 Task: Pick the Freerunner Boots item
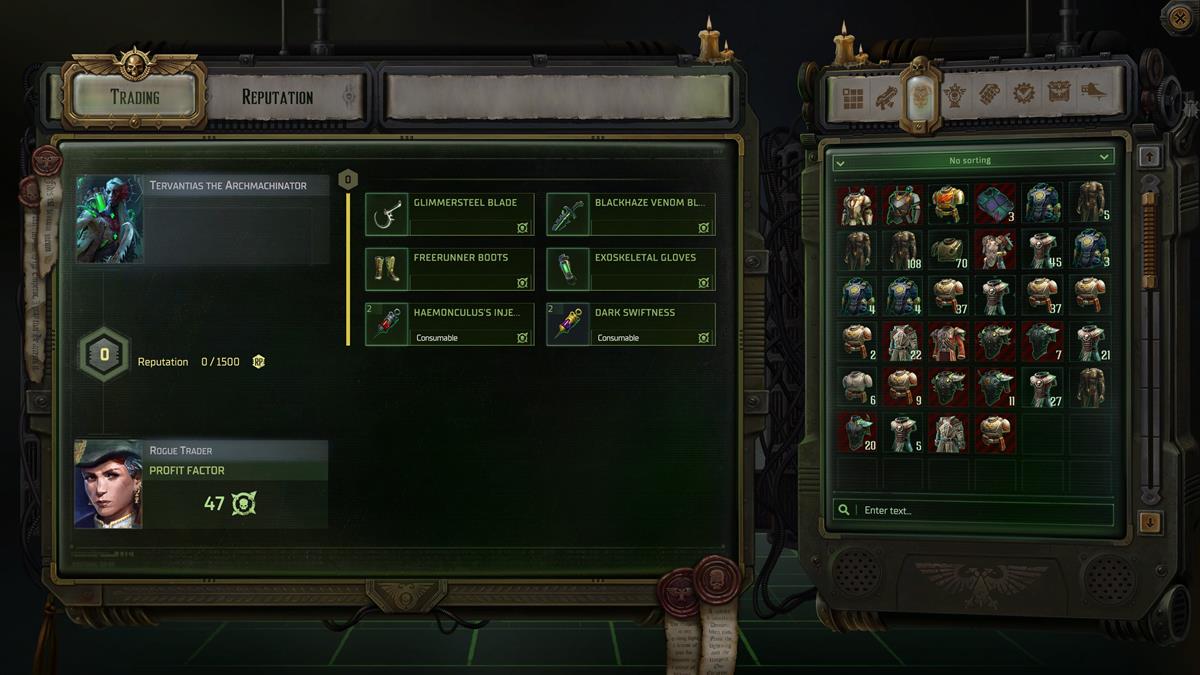click(x=450, y=269)
